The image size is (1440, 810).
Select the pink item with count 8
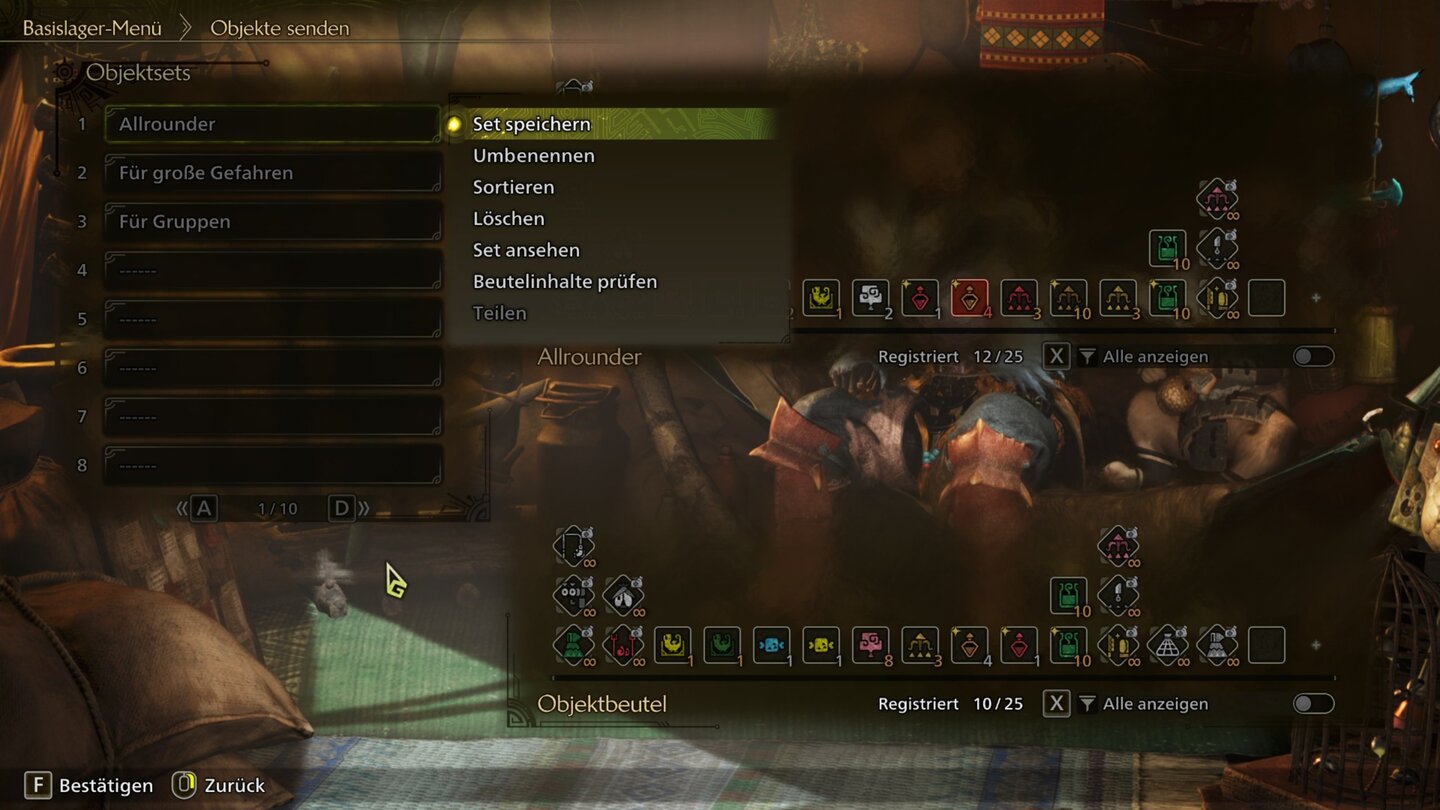click(x=870, y=645)
